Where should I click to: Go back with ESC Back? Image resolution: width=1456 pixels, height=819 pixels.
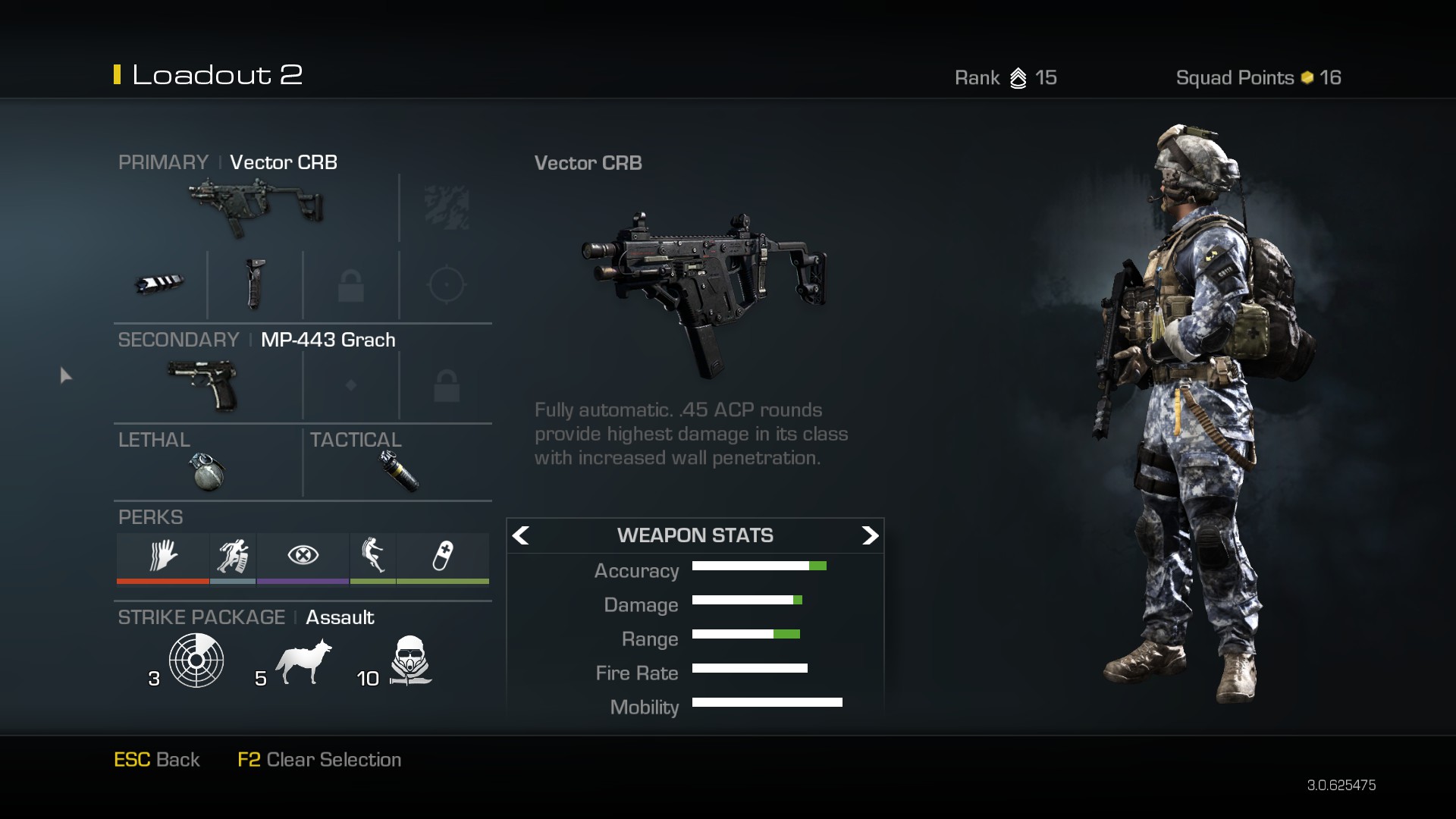point(156,759)
